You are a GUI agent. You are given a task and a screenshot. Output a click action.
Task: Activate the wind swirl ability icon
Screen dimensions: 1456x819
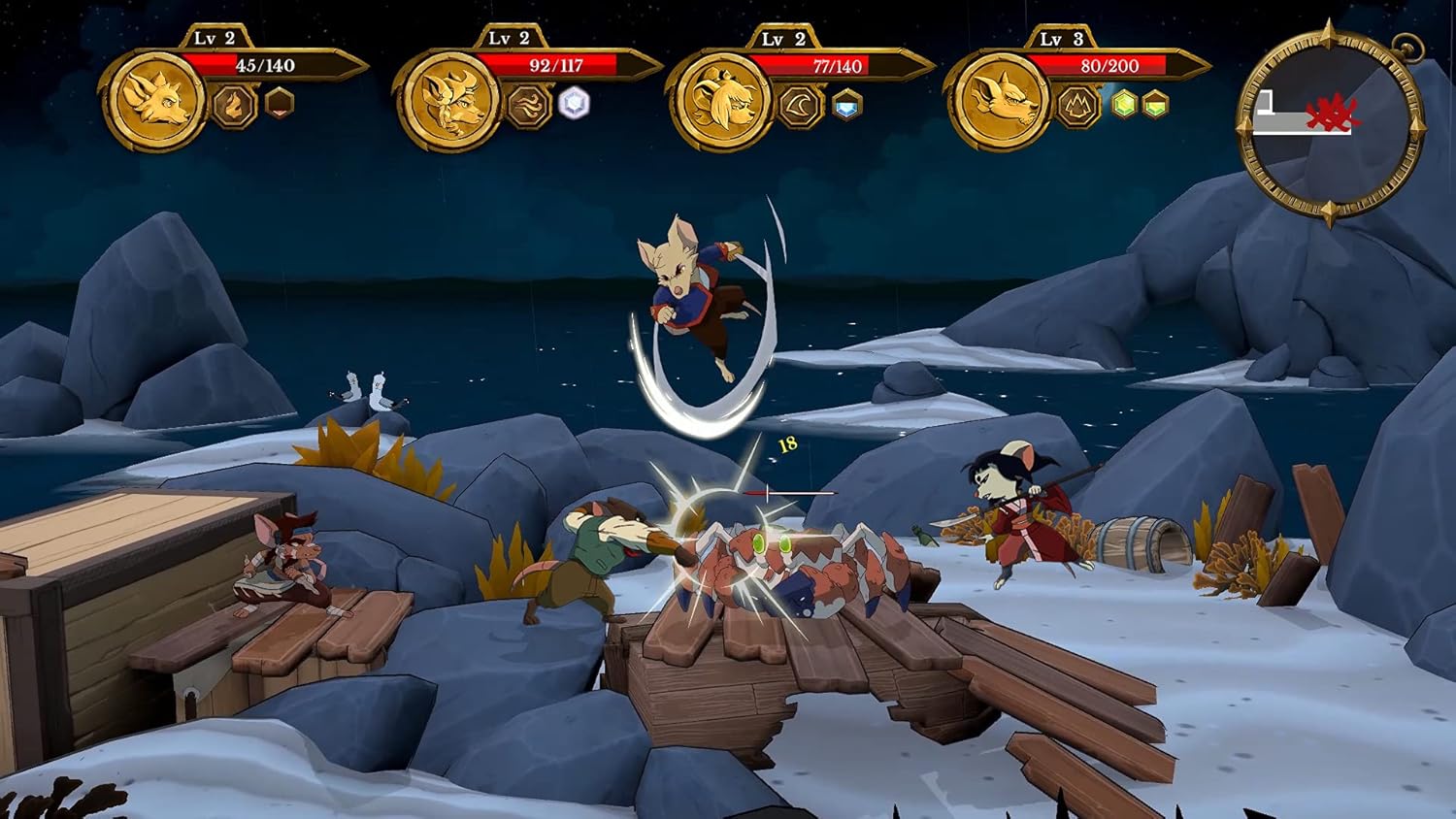(x=528, y=105)
